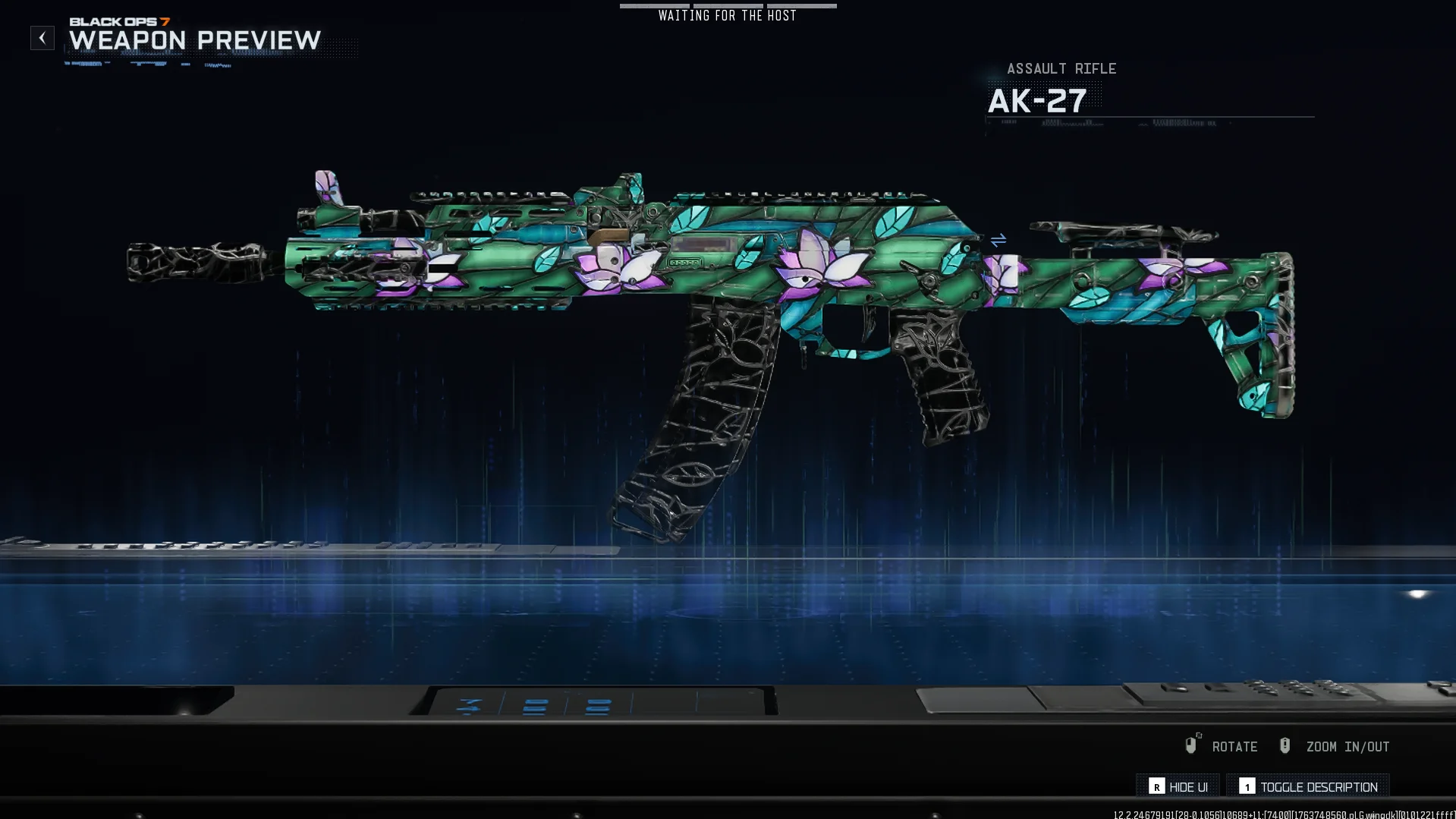The height and width of the screenshot is (819, 1456).
Task: Go back using the arrow button
Action: [x=42, y=38]
